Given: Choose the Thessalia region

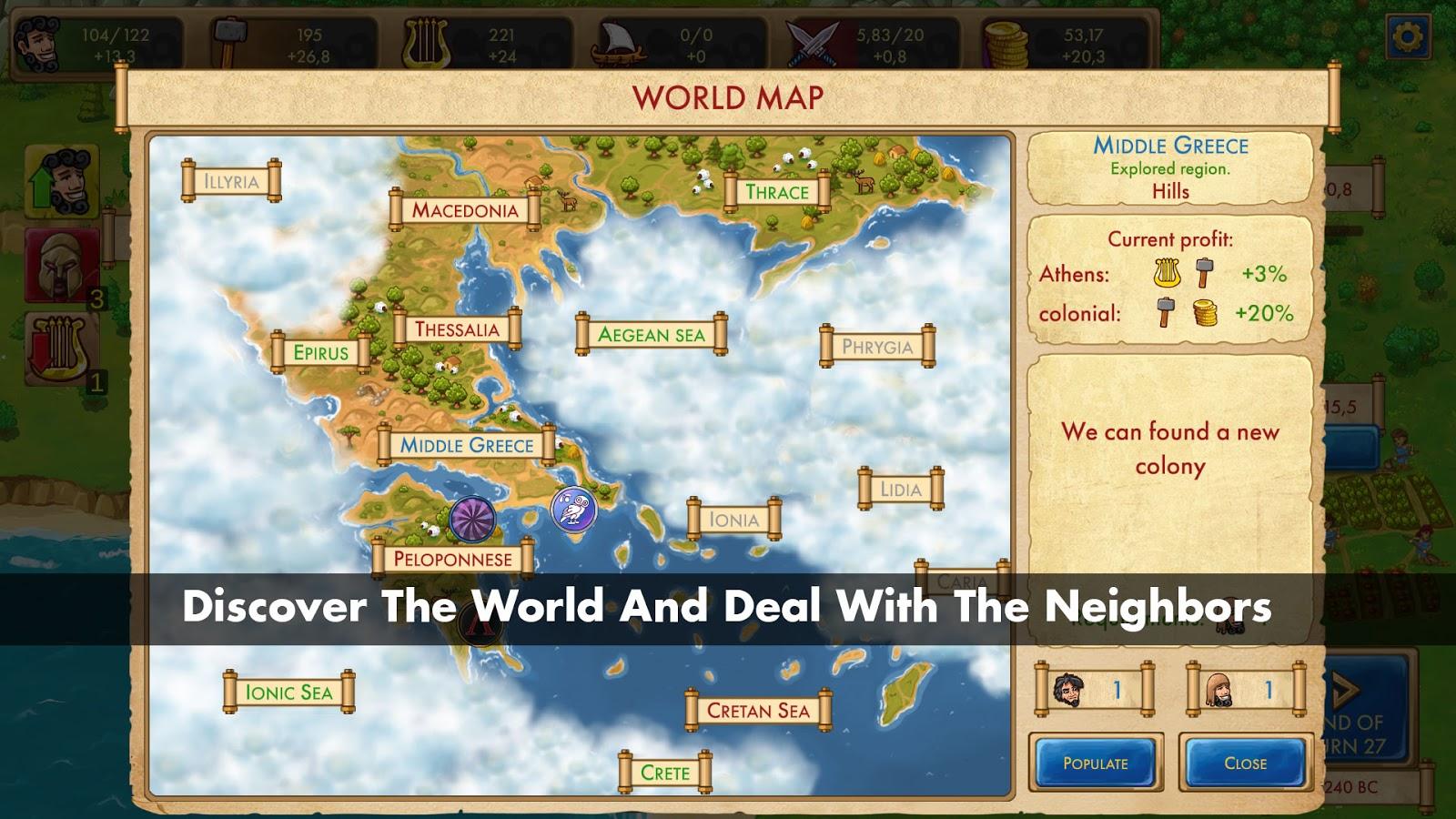Looking at the screenshot, I should coord(457,329).
